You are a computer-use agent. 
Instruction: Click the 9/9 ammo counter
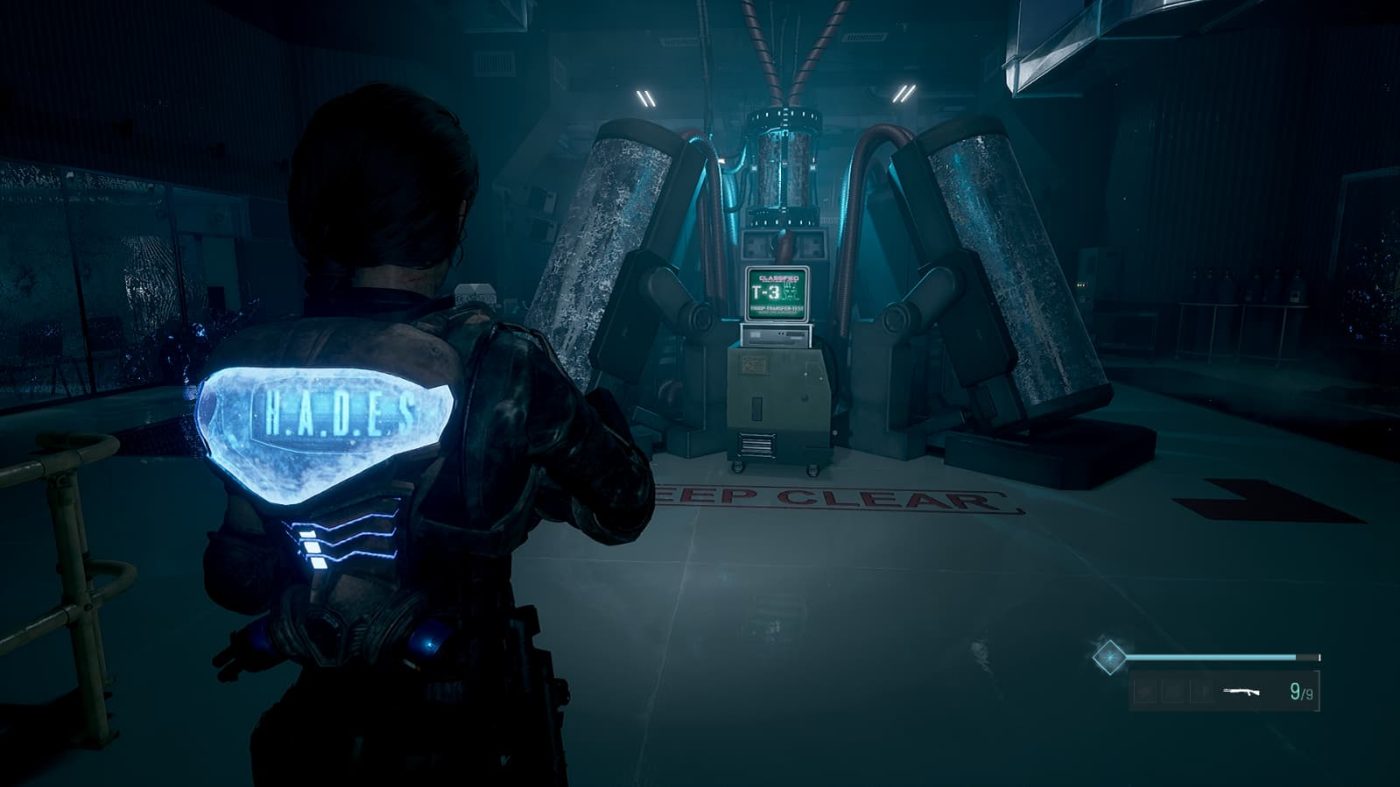(x=1301, y=691)
